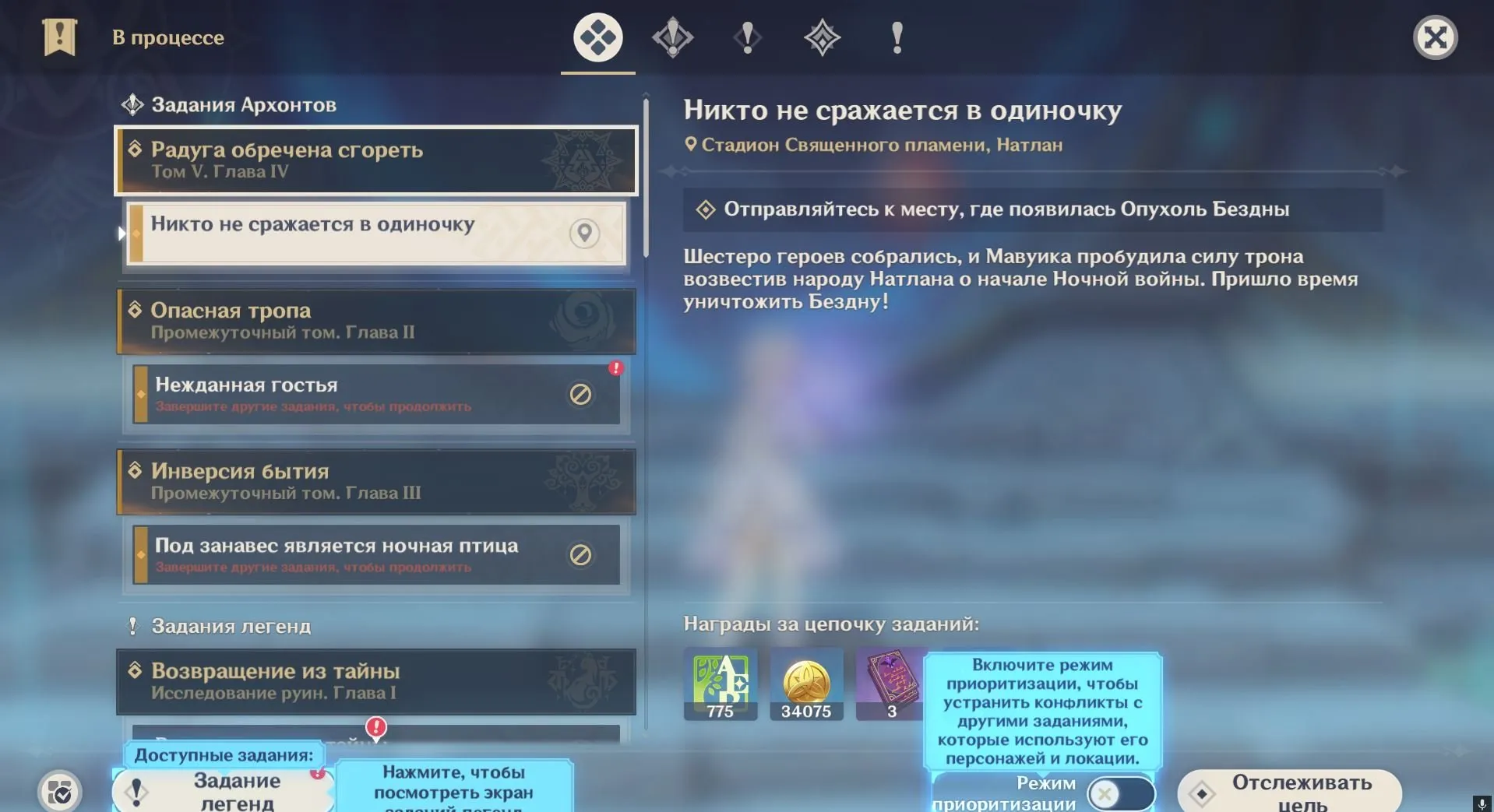
Task: Switch to the last exclamation-mark quest tab
Action: tap(897, 37)
